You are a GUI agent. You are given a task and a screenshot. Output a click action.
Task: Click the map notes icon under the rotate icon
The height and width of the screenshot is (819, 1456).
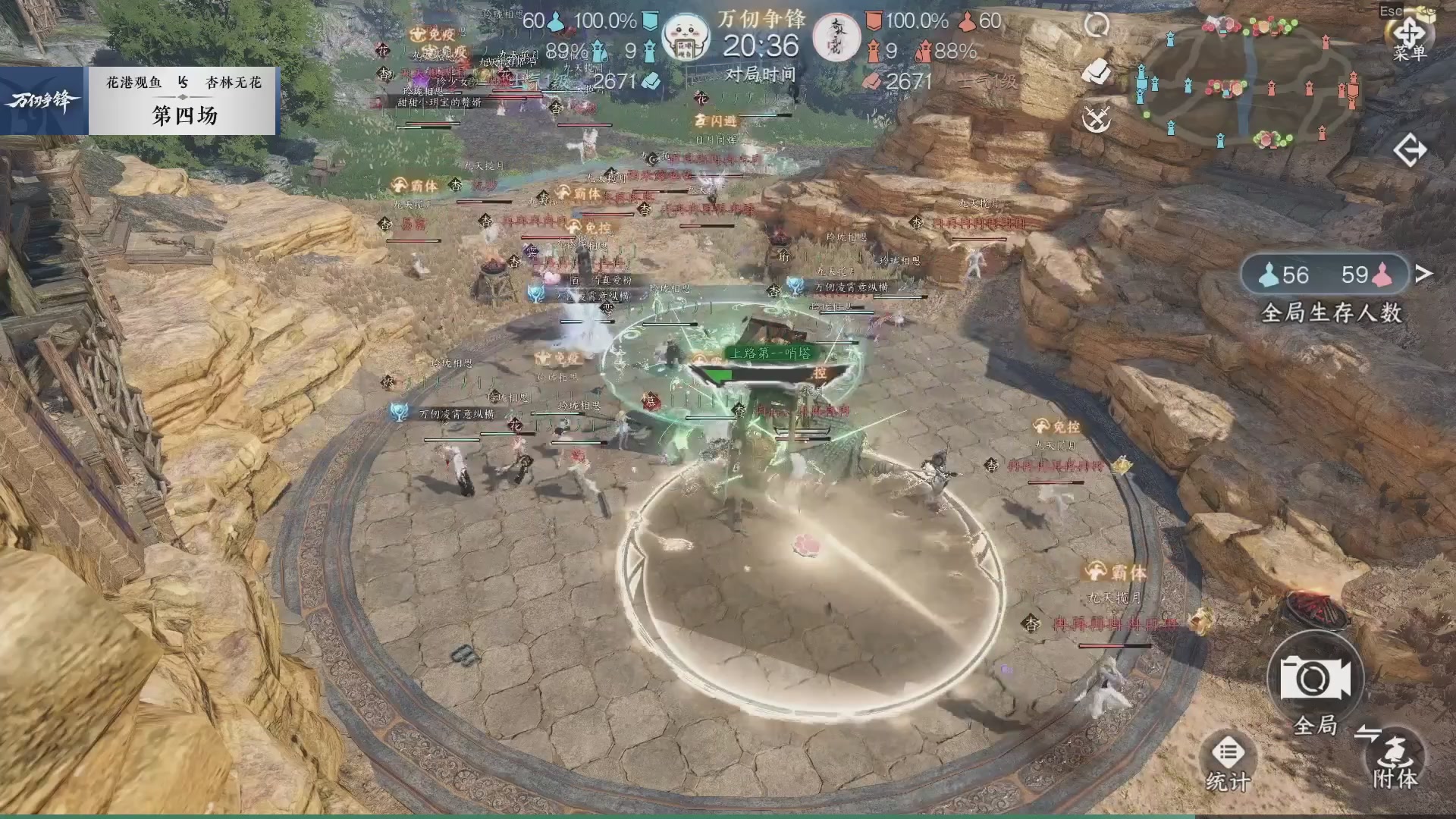[x=1096, y=71]
